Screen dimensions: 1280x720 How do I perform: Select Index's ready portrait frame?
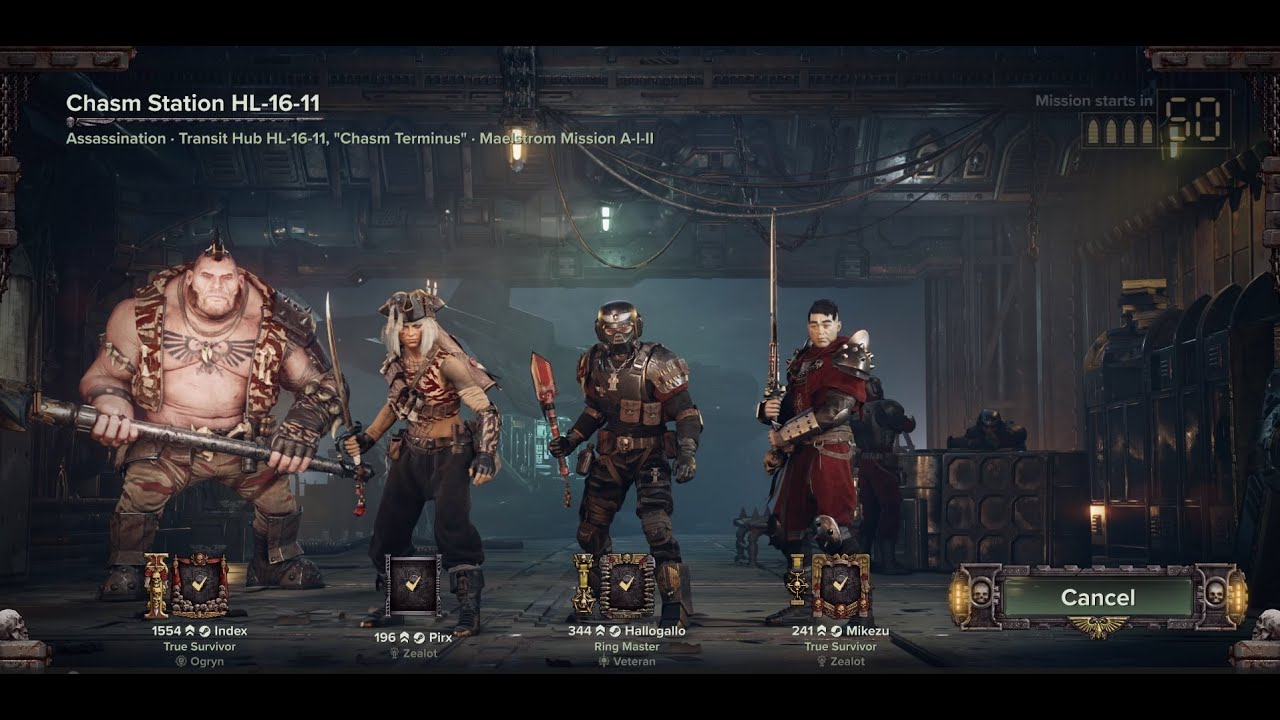coord(200,585)
